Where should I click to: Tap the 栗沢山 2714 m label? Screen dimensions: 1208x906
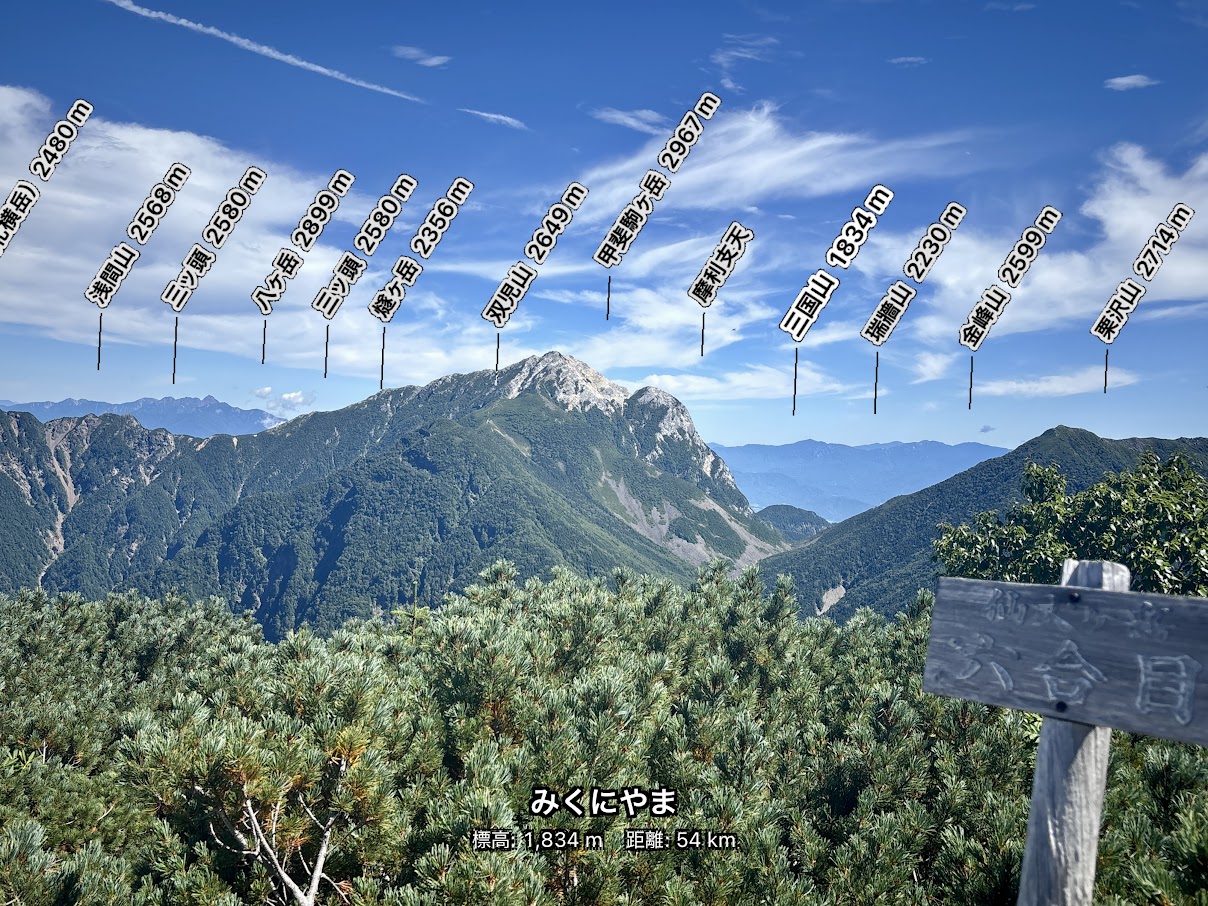coord(1142,273)
